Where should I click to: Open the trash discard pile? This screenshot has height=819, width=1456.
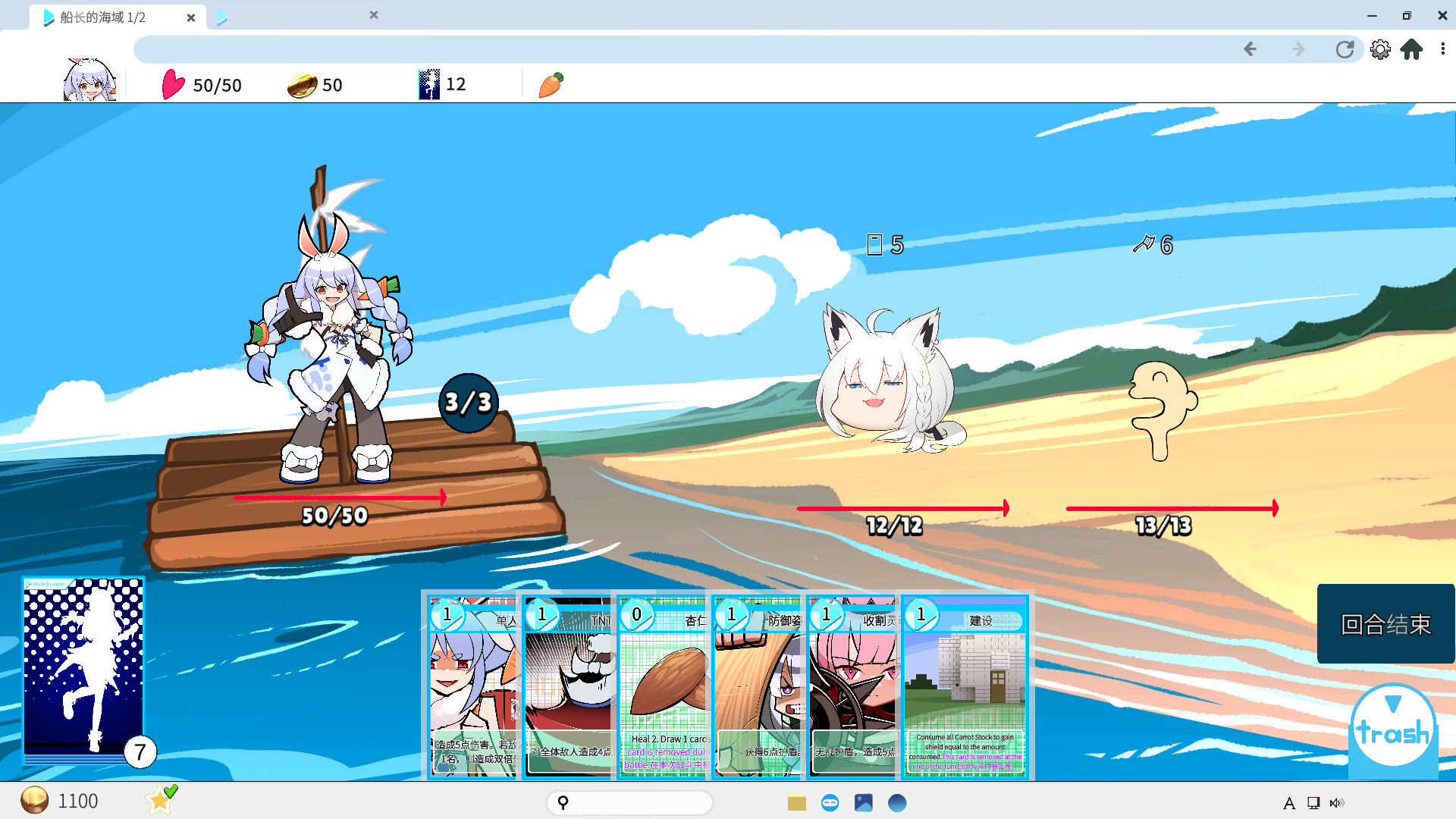[x=1392, y=724]
